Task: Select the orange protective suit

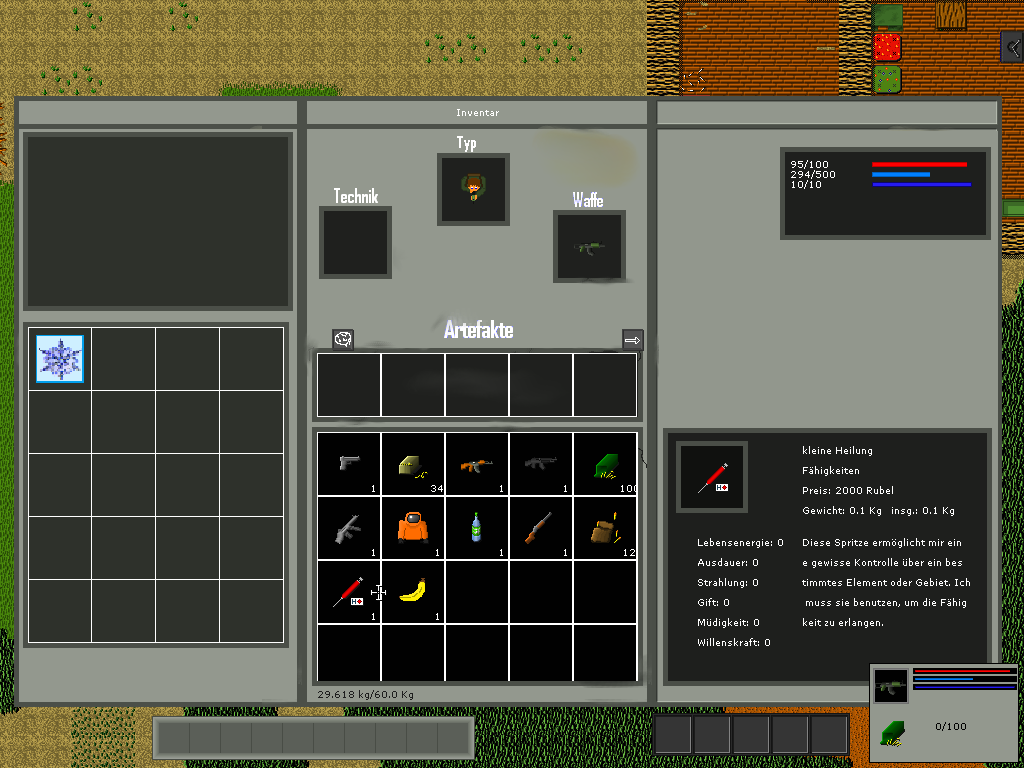Action: [413, 528]
